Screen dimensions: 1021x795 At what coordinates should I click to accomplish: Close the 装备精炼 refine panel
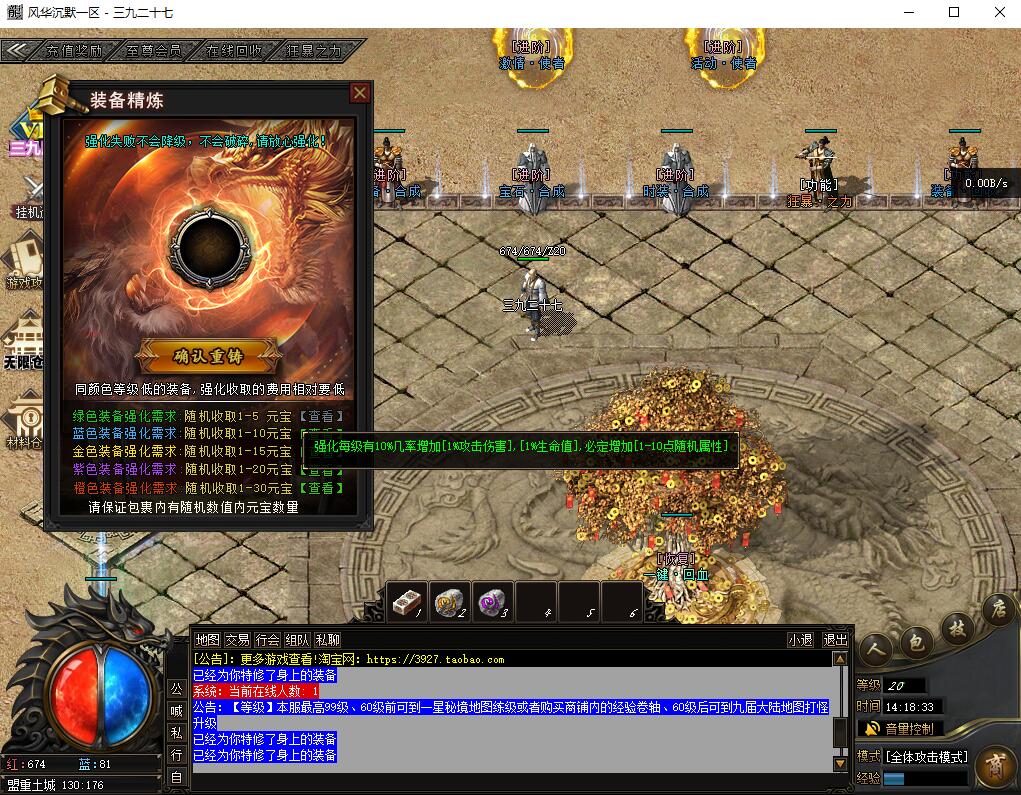coord(360,94)
